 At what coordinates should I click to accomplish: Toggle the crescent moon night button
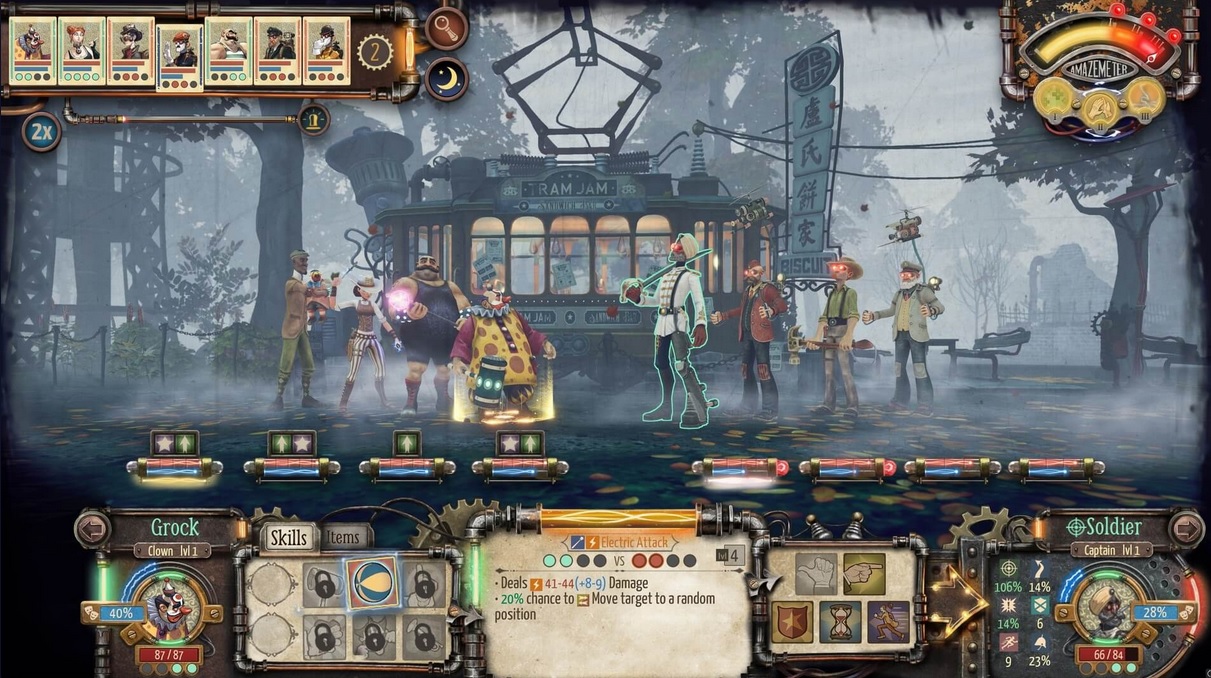(x=446, y=78)
